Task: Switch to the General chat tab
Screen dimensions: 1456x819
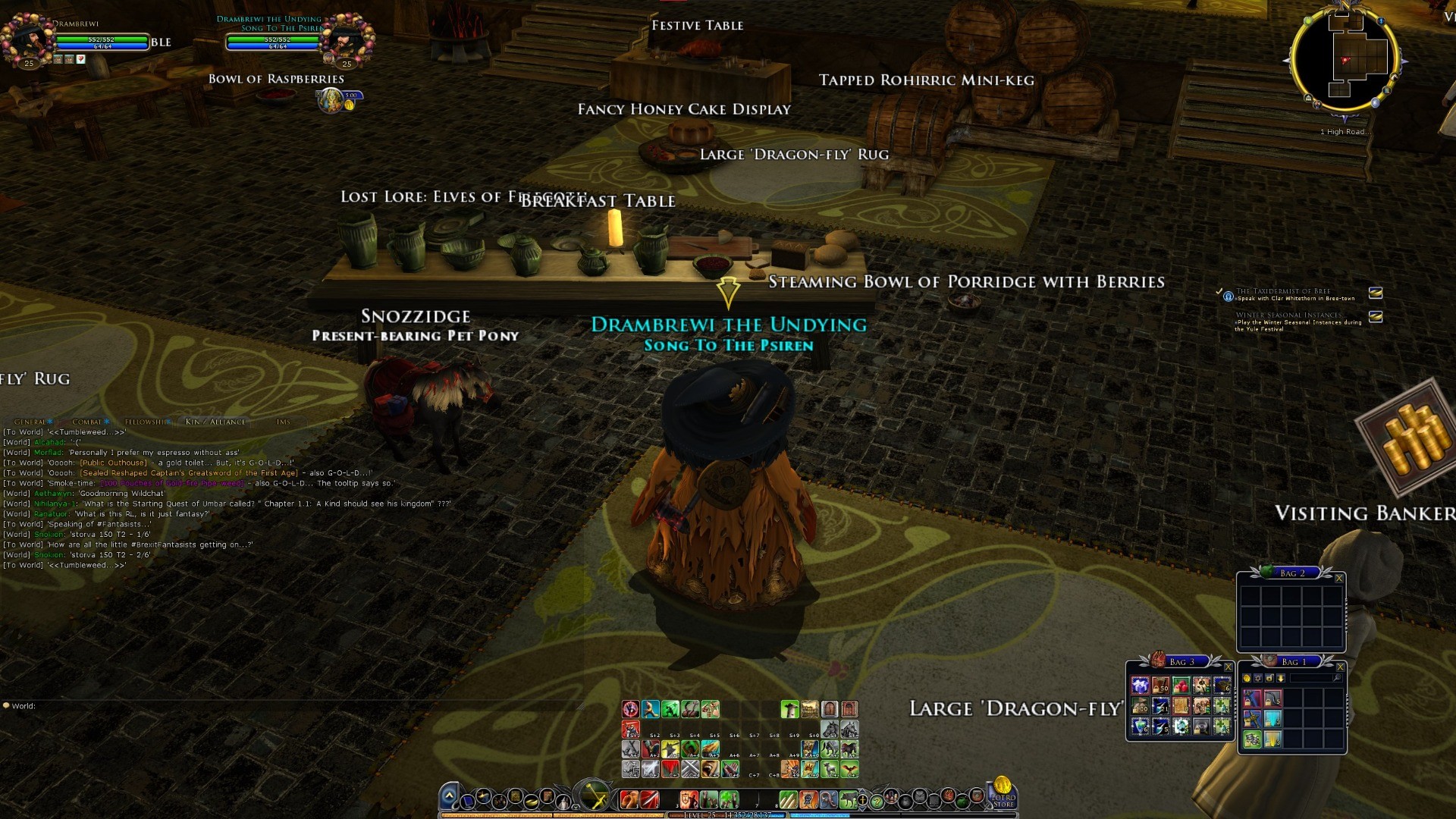Action: point(30,422)
